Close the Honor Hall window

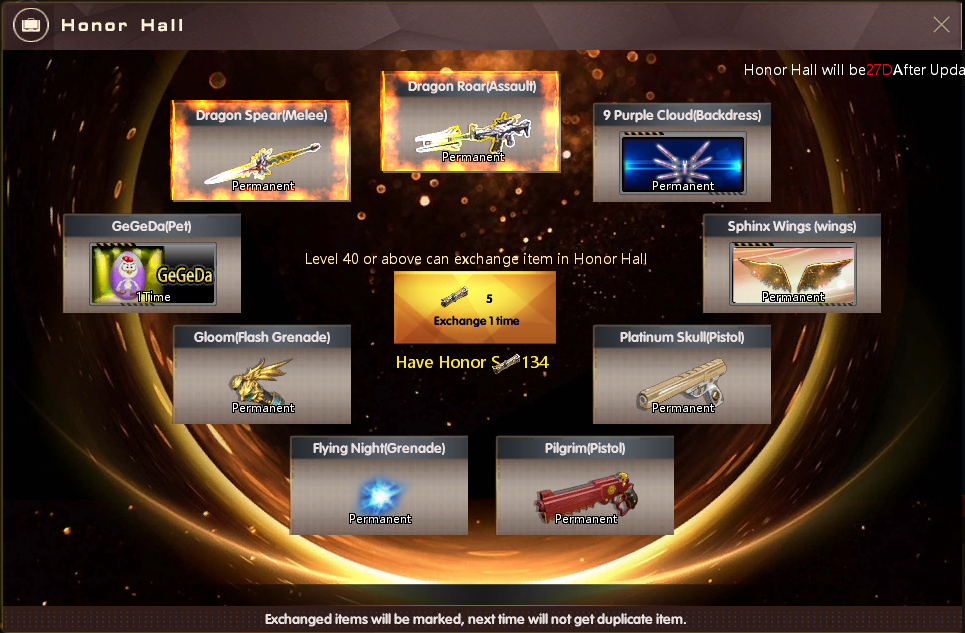click(x=941, y=25)
